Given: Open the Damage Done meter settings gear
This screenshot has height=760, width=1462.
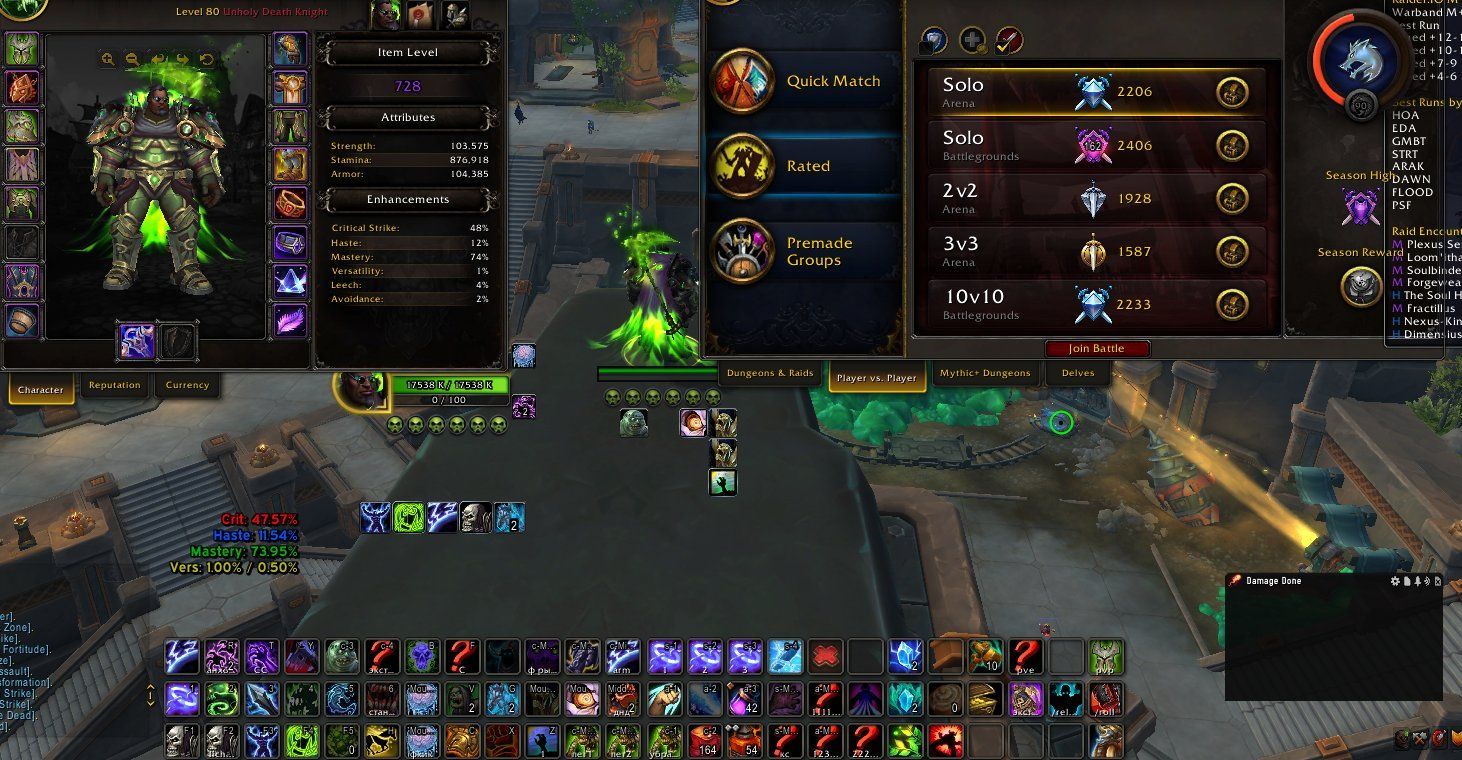Looking at the screenshot, I should [x=1396, y=581].
